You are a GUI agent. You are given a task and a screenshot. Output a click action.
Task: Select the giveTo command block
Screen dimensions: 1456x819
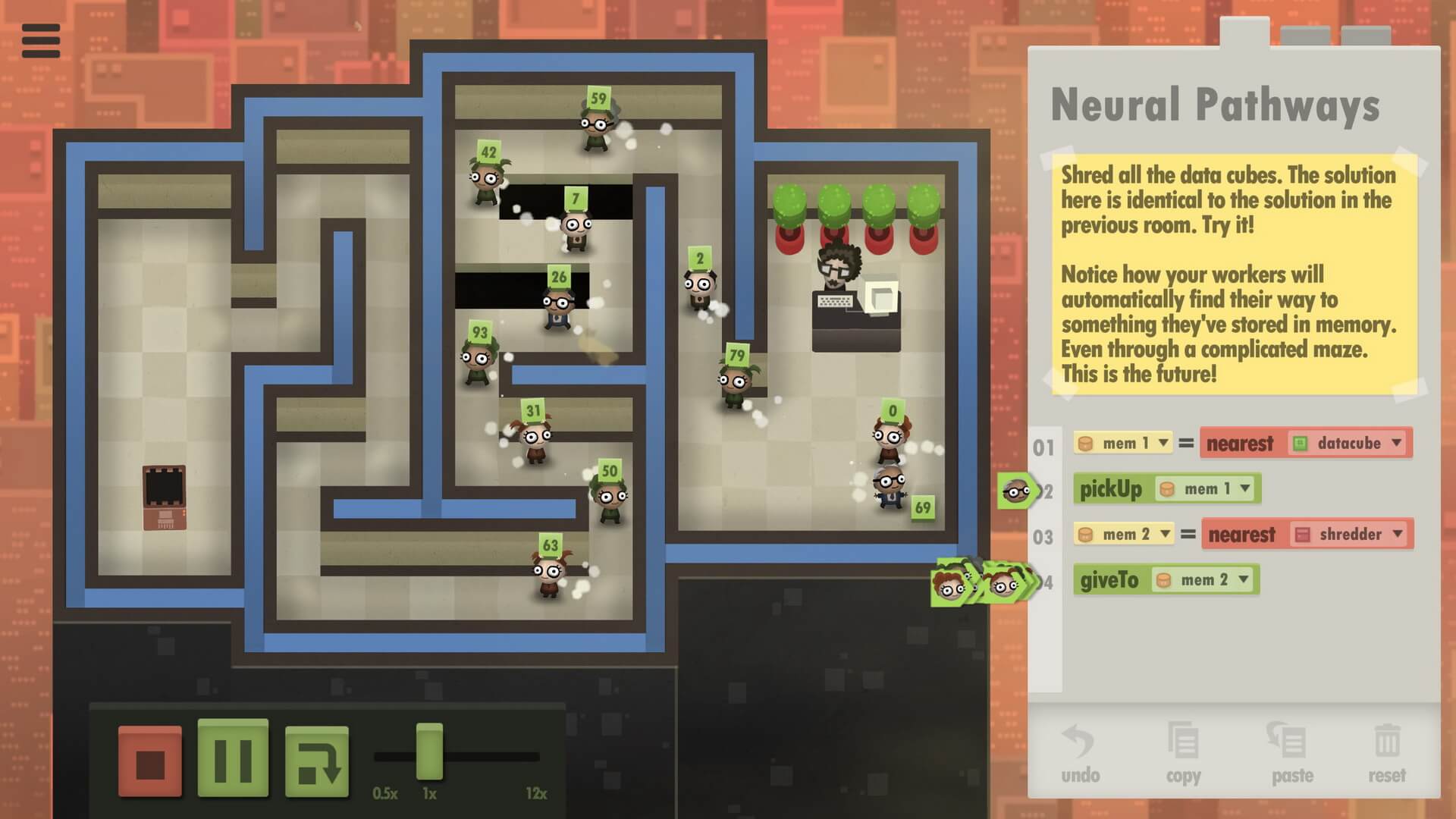tap(1109, 580)
